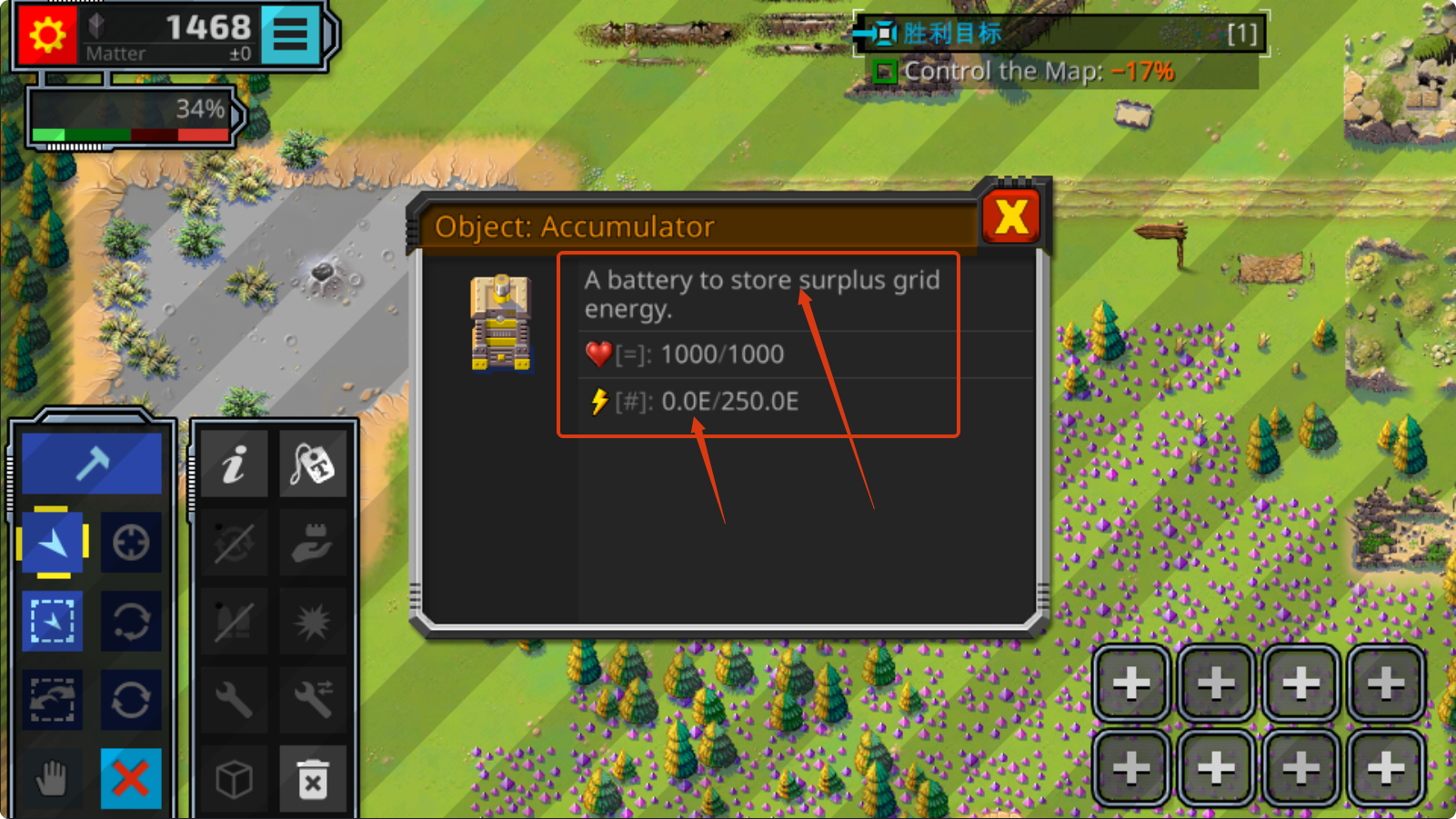Click the cube outline icon
The height and width of the screenshot is (819, 1456).
234,779
